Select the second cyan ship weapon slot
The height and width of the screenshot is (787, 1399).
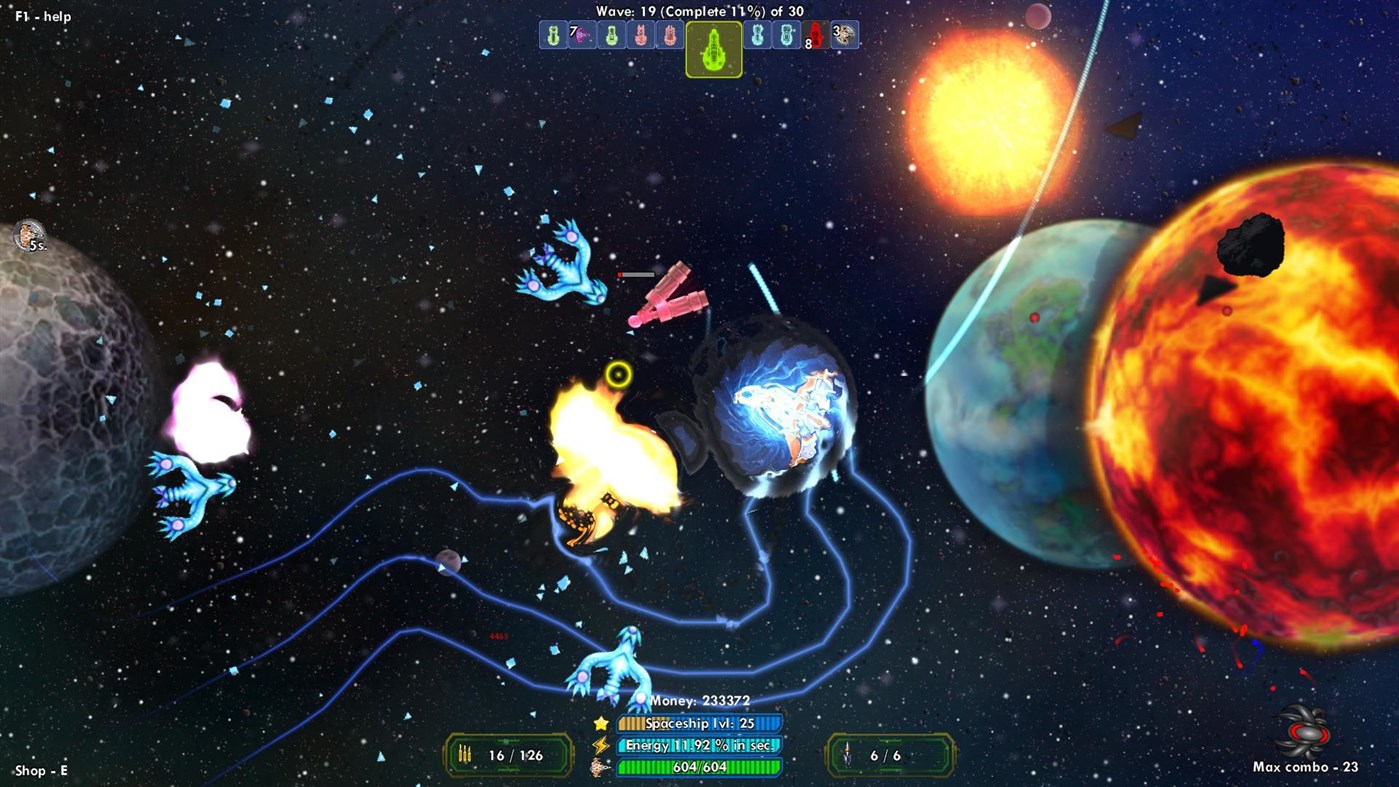point(786,35)
